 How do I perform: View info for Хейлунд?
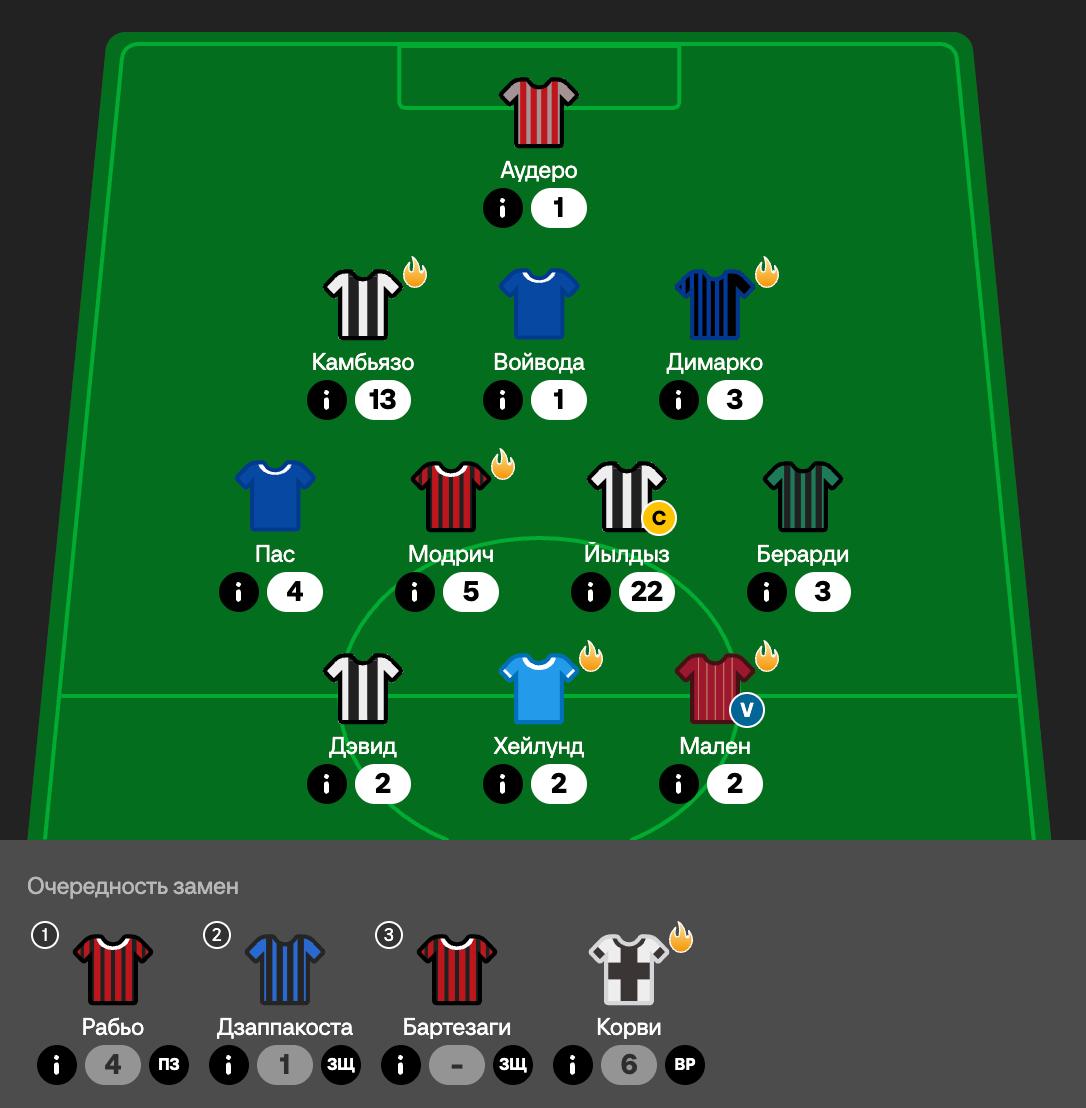tap(503, 785)
